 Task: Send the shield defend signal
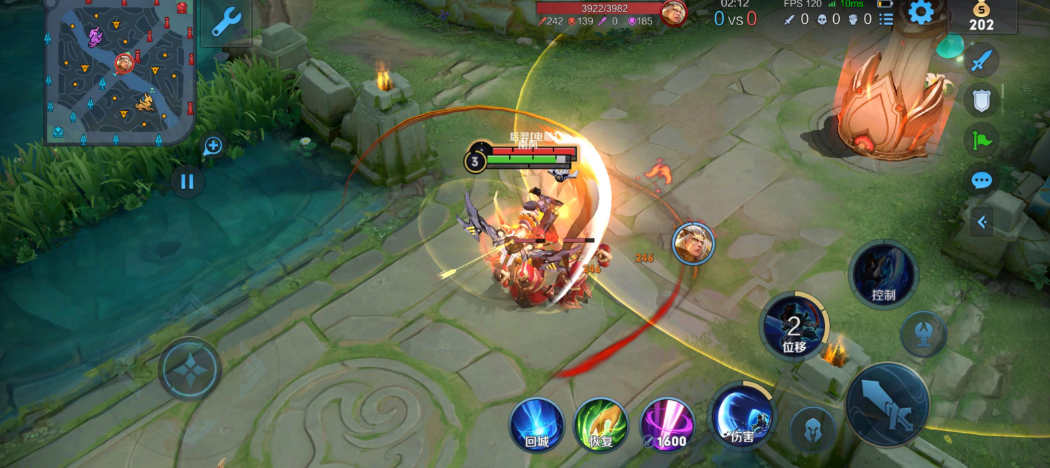(x=981, y=99)
